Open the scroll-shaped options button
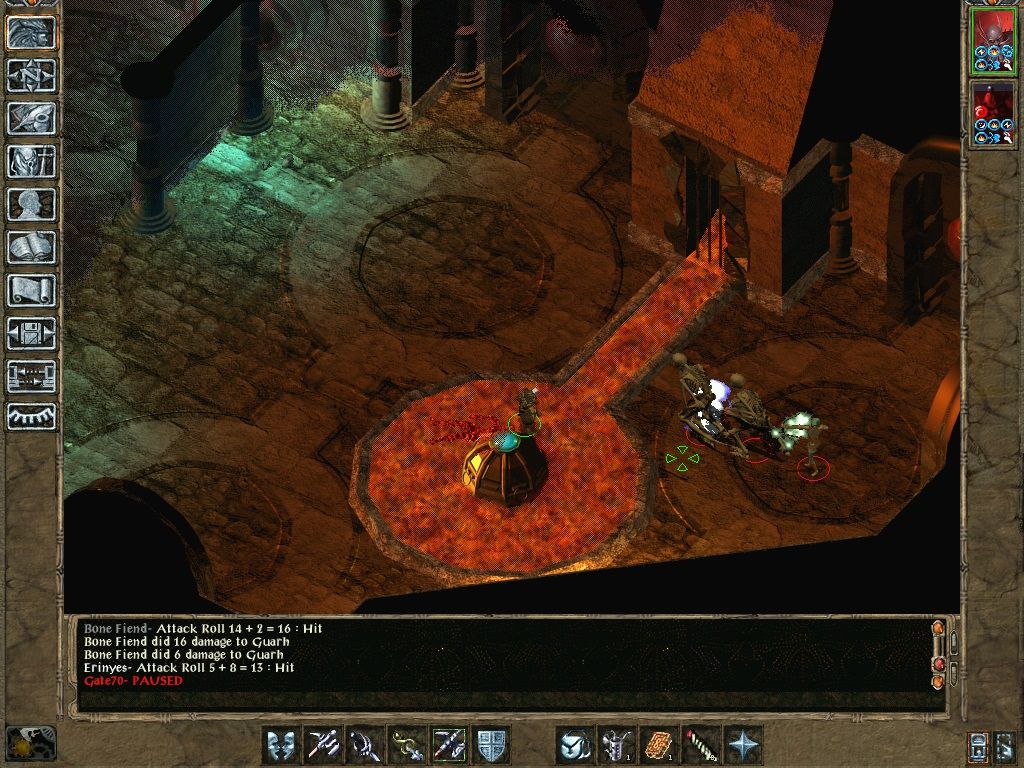 32,290
